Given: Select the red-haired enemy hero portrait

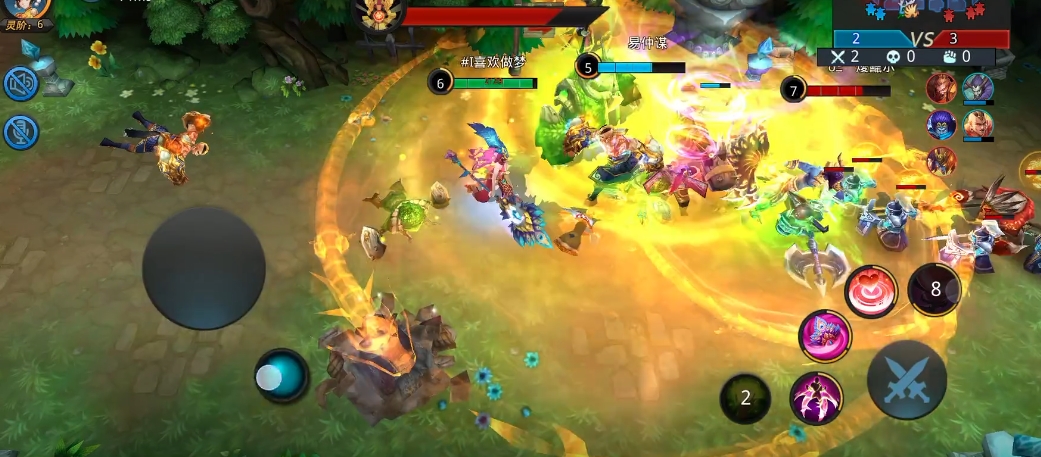Looking at the screenshot, I should pos(940,89).
